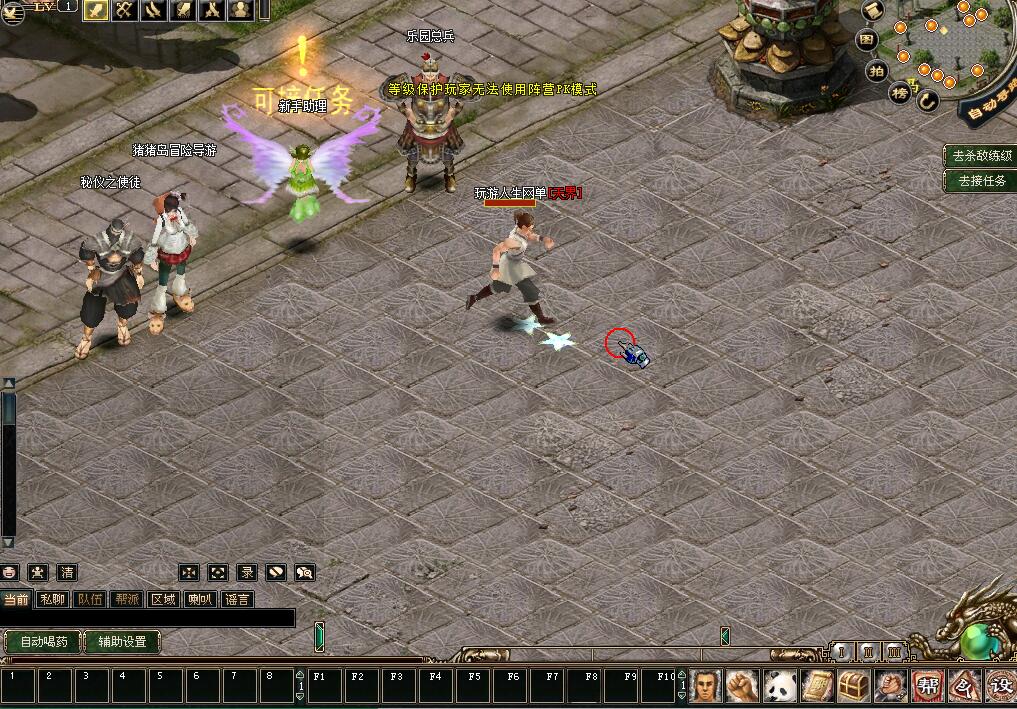Switch to the 私聊 private chat tab
Viewport: 1017px width, 709px height.
pos(52,599)
